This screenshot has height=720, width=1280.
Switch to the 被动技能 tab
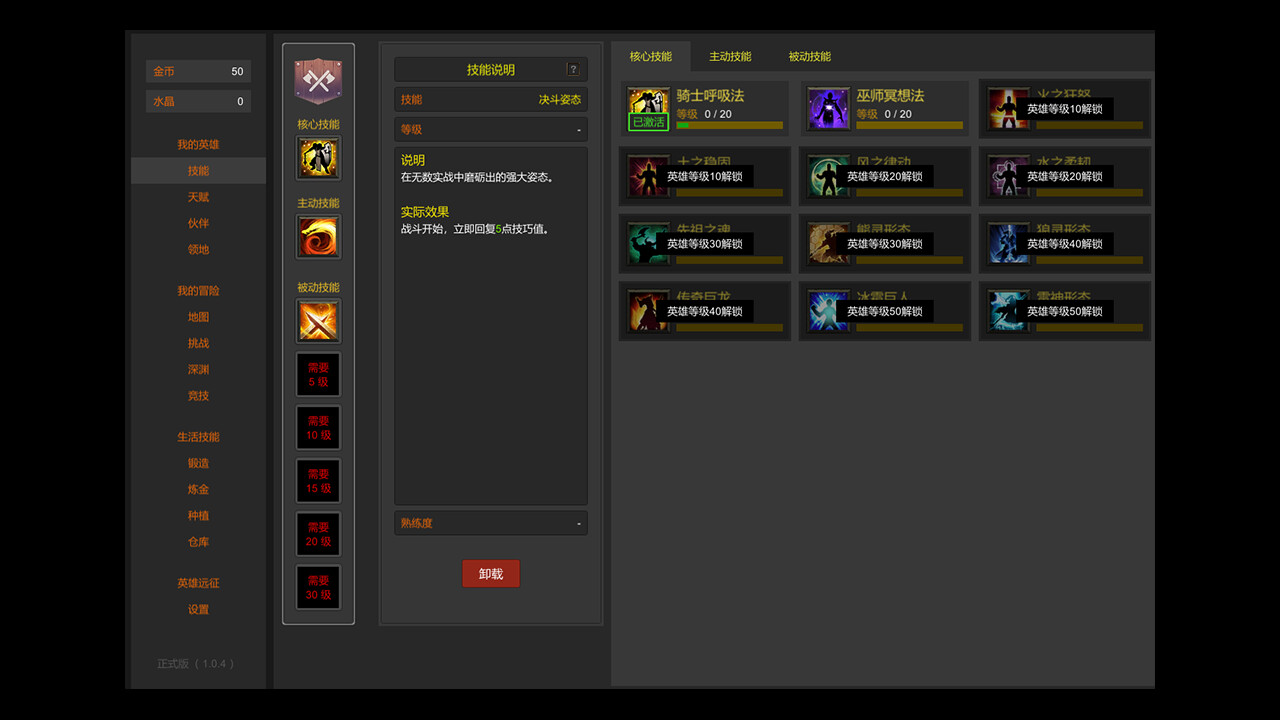(809, 56)
